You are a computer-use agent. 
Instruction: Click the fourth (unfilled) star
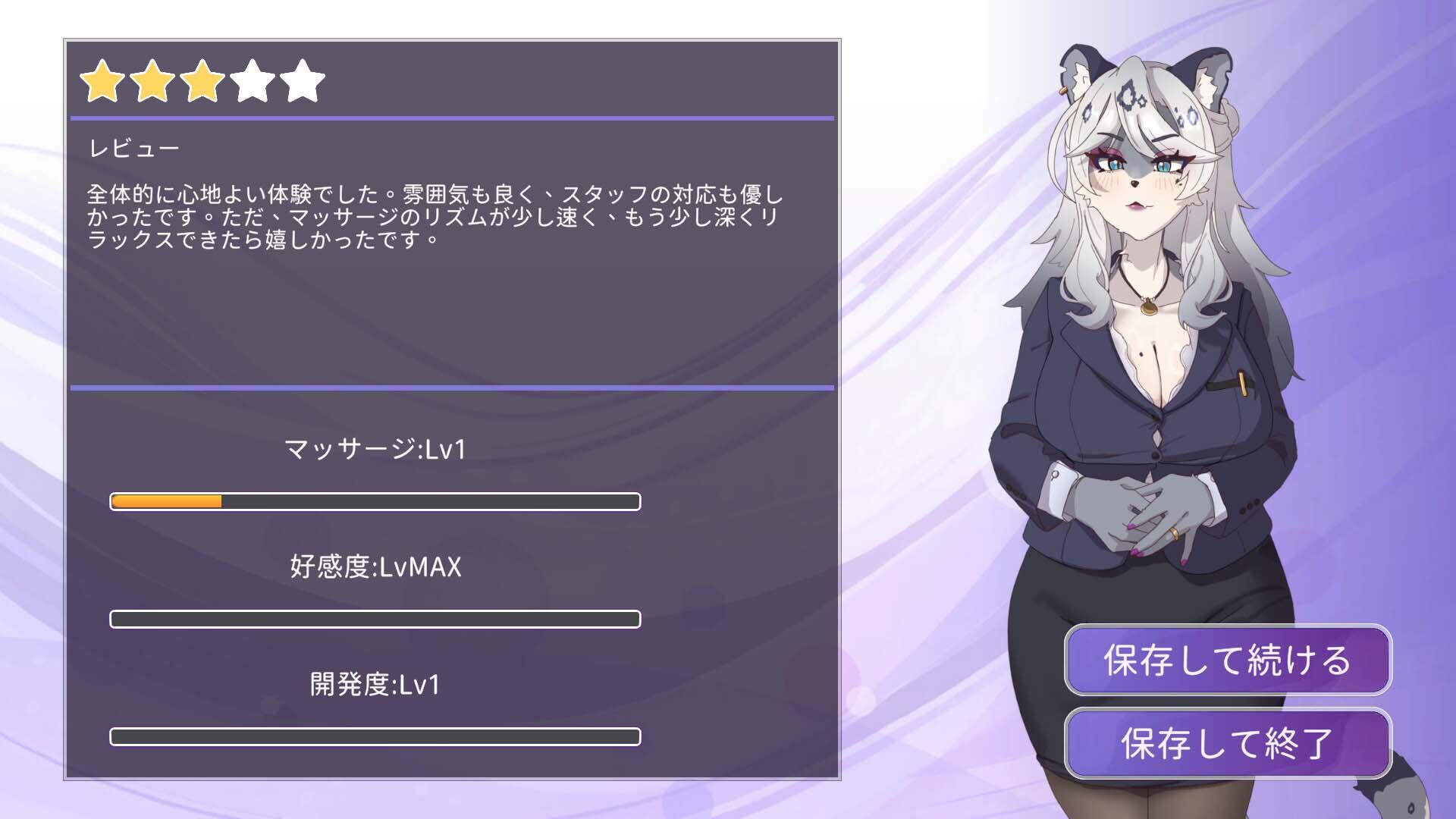click(x=253, y=81)
